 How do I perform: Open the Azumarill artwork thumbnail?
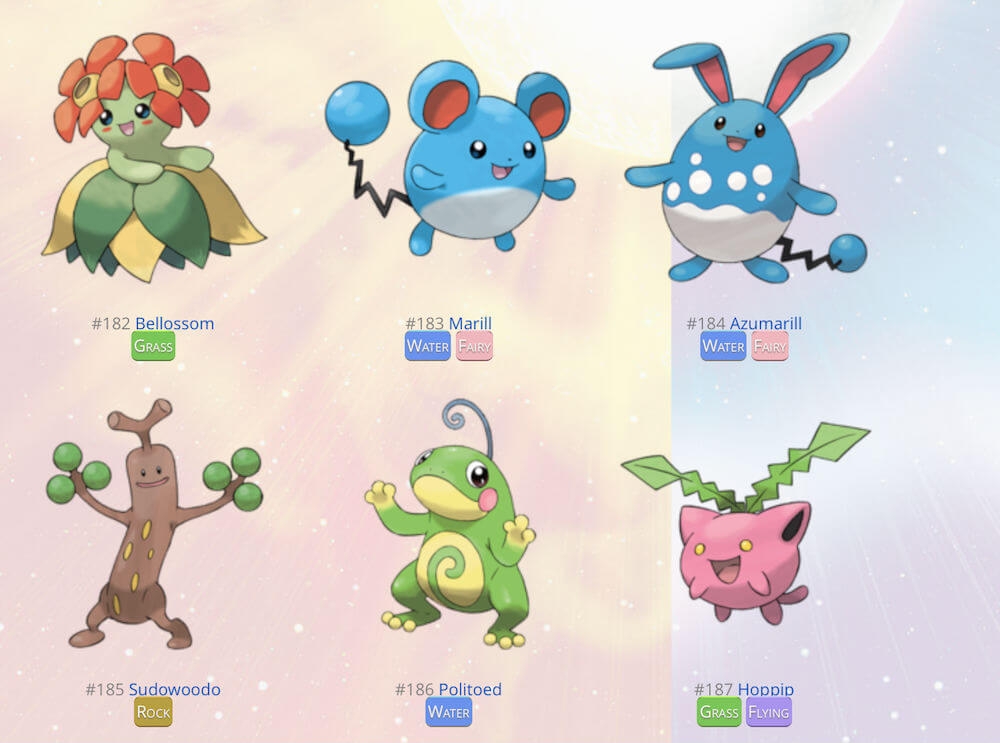click(x=745, y=160)
